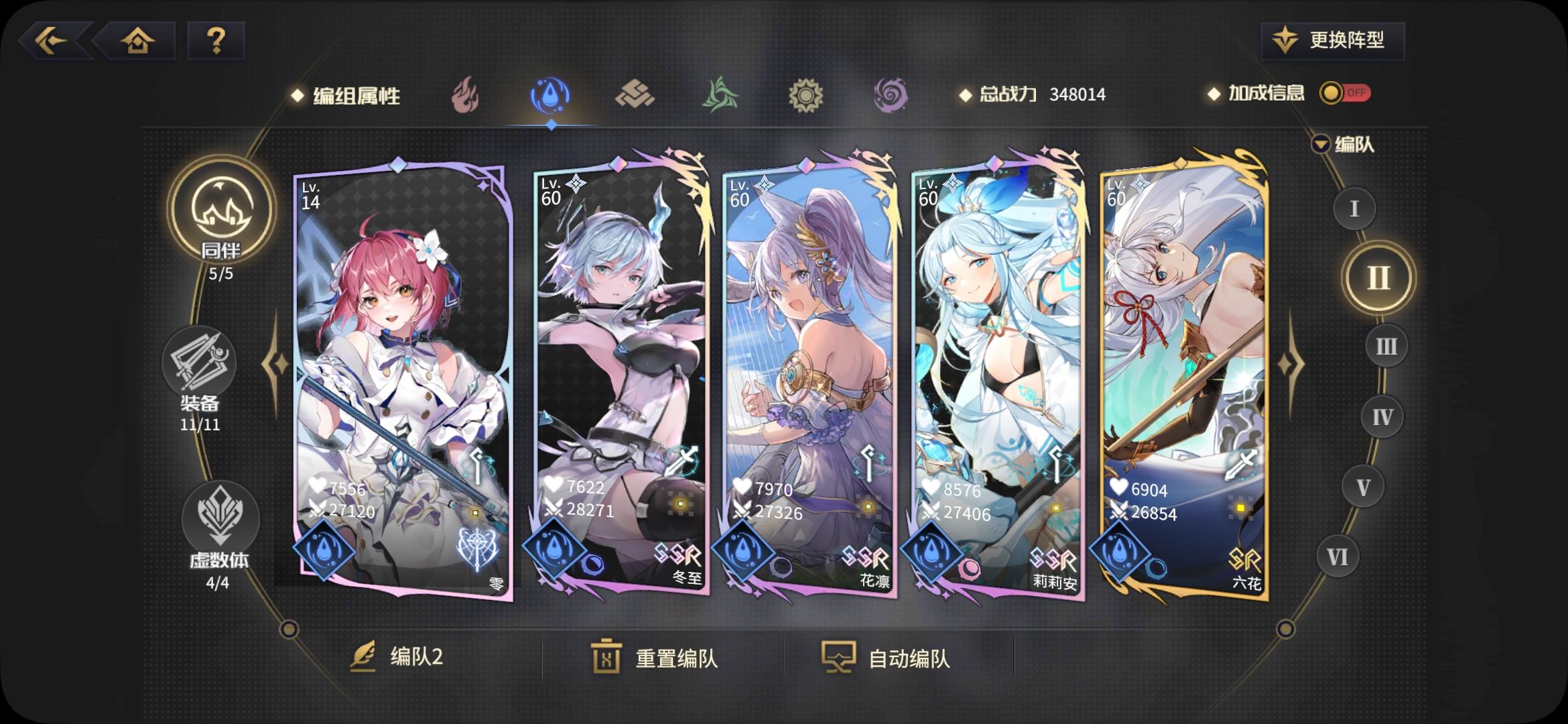Select the wind element filter icon
Viewport: 1568px width, 724px height.
point(719,95)
